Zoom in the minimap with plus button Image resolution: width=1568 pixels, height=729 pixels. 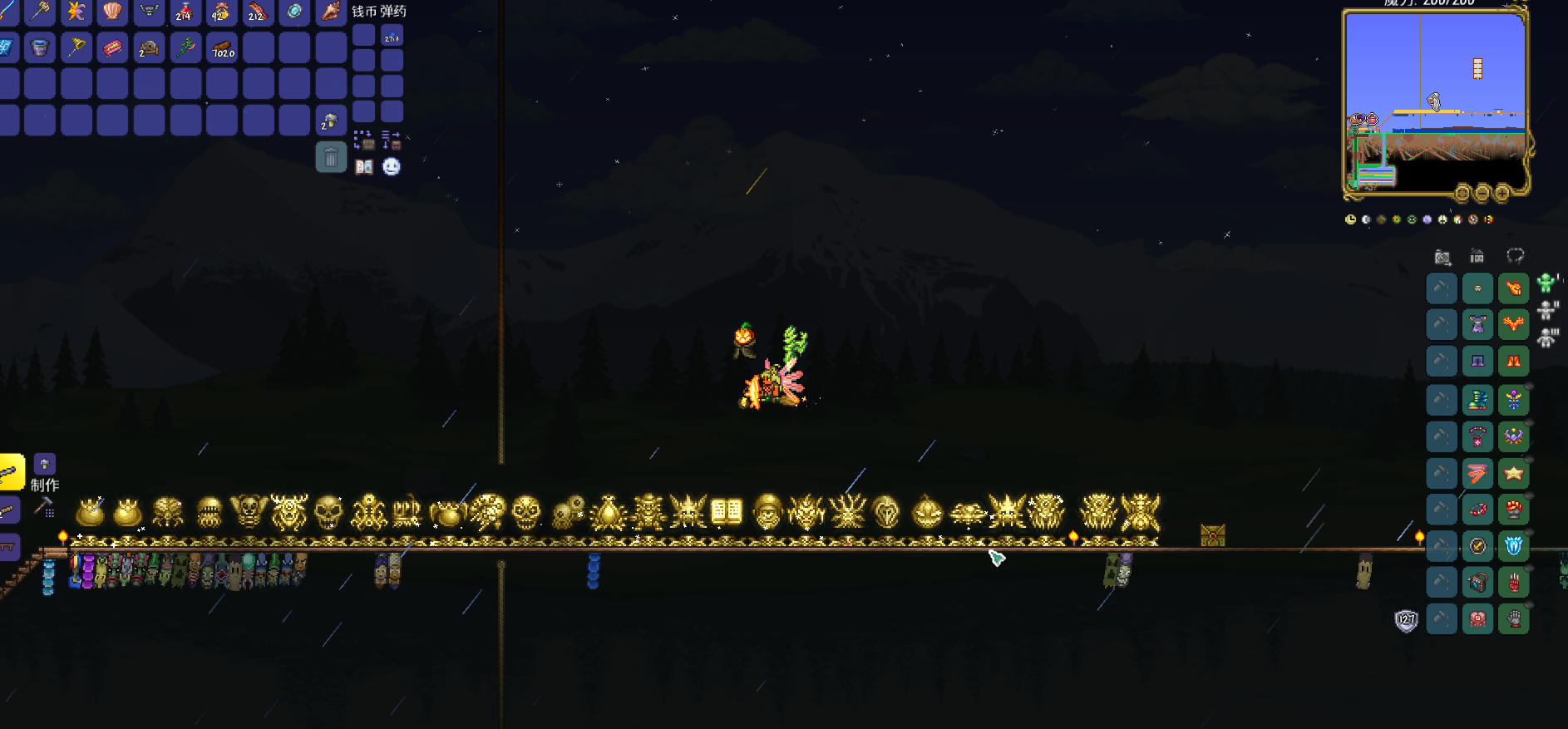[x=1502, y=194]
